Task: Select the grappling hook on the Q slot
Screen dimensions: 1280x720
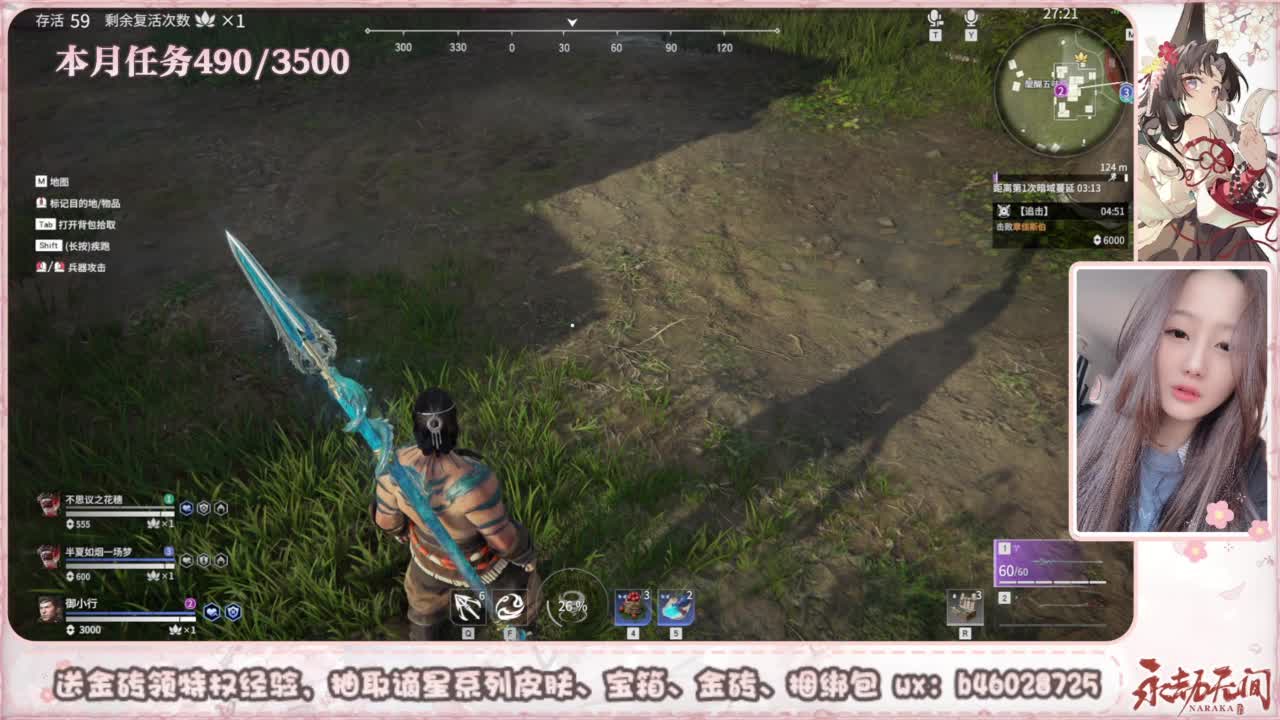Action: point(466,606)
